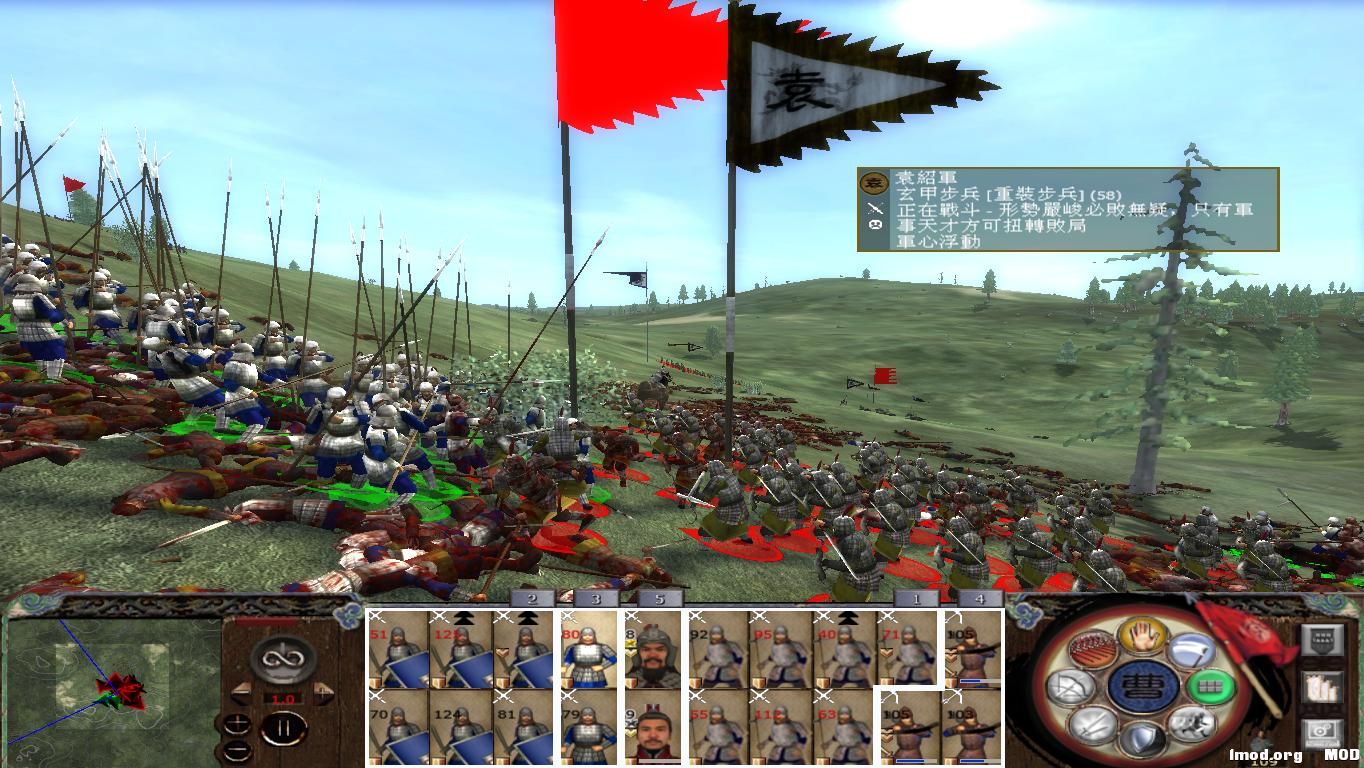1364x768 pixels.
Task: Zoom the minimap using the plus button
Action: coord(237,722)
